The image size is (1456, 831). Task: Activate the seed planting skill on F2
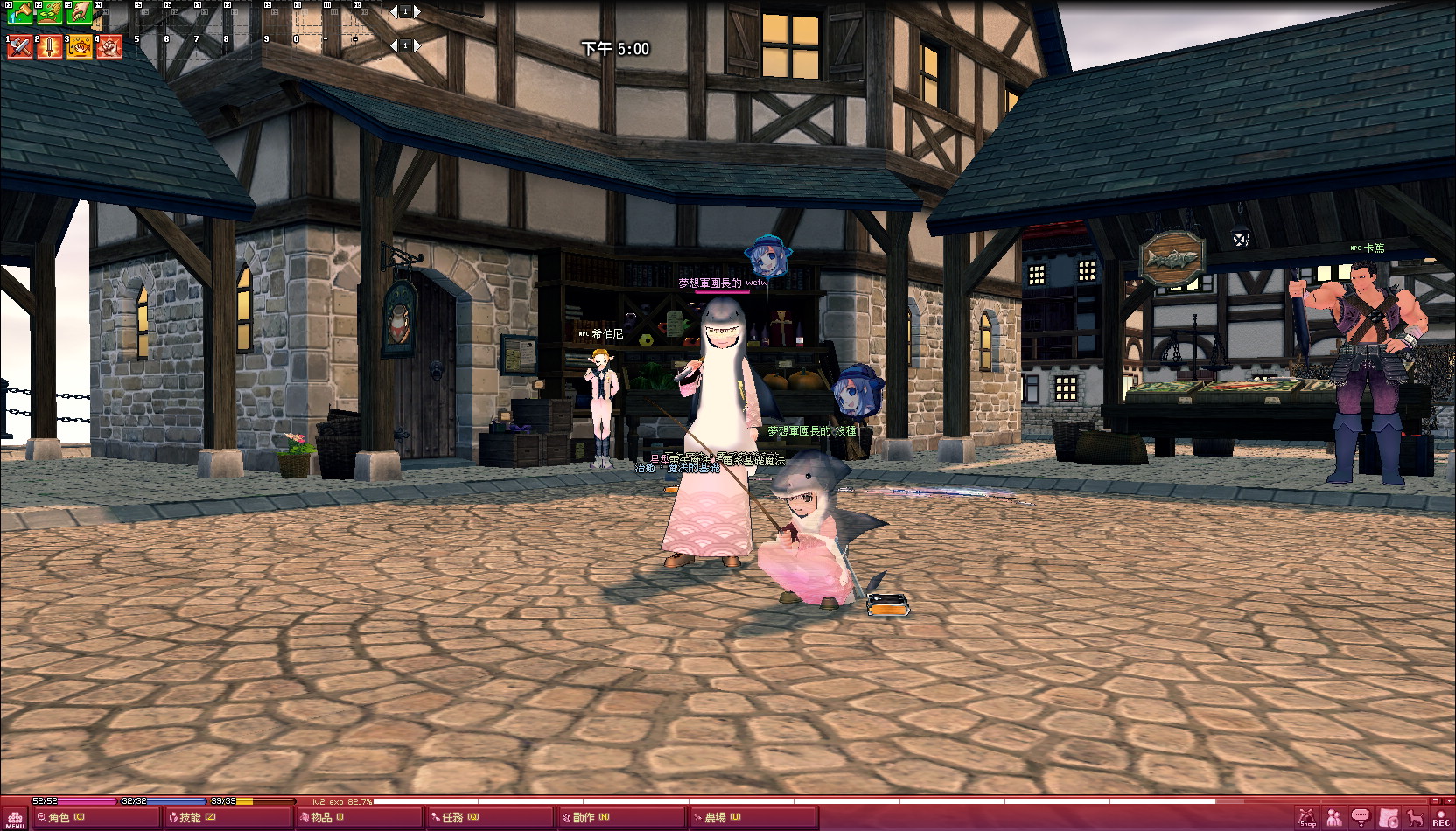point(49,12)
